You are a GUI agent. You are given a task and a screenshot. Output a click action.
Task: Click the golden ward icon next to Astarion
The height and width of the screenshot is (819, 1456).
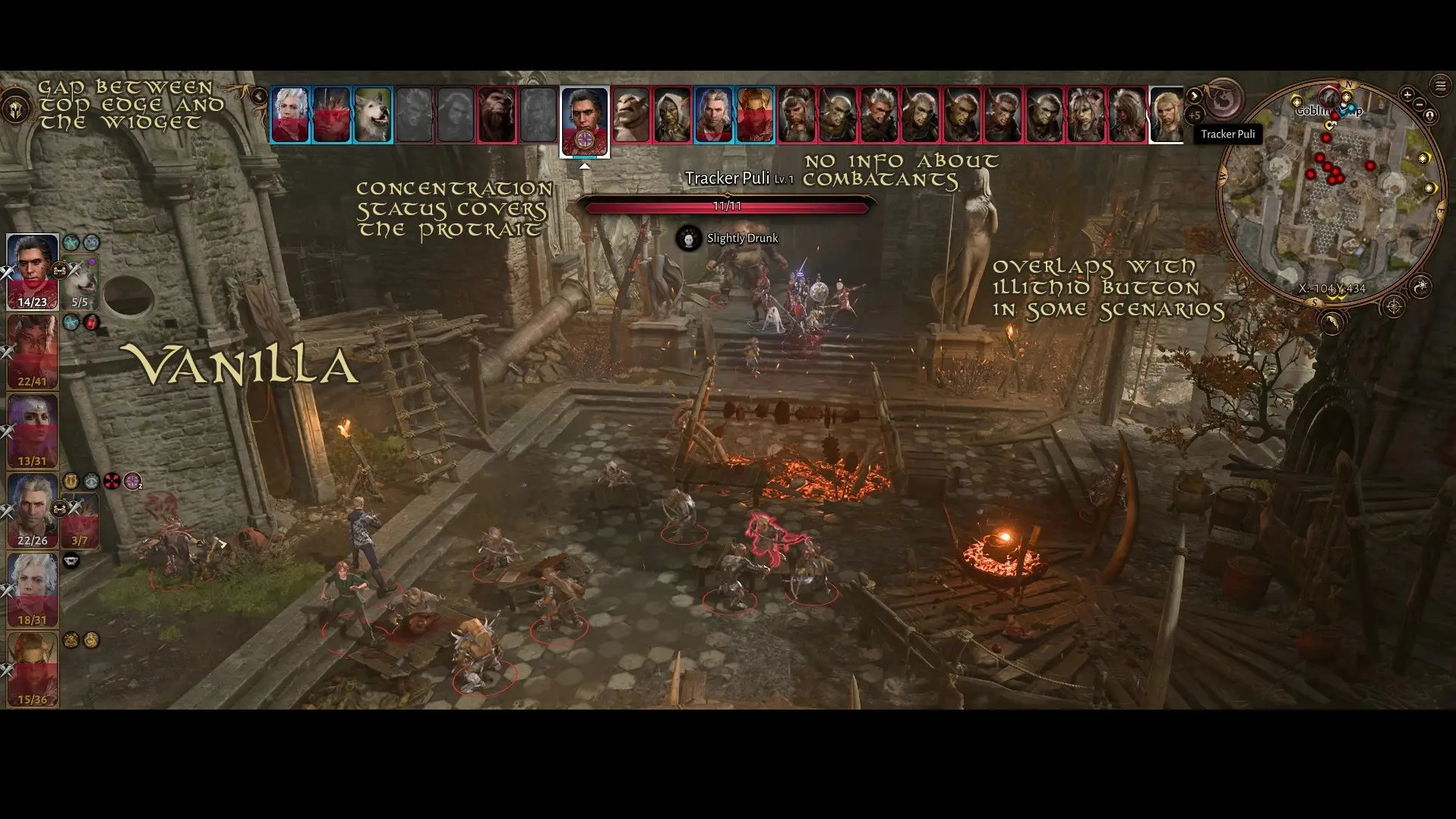tap(71, 479)
